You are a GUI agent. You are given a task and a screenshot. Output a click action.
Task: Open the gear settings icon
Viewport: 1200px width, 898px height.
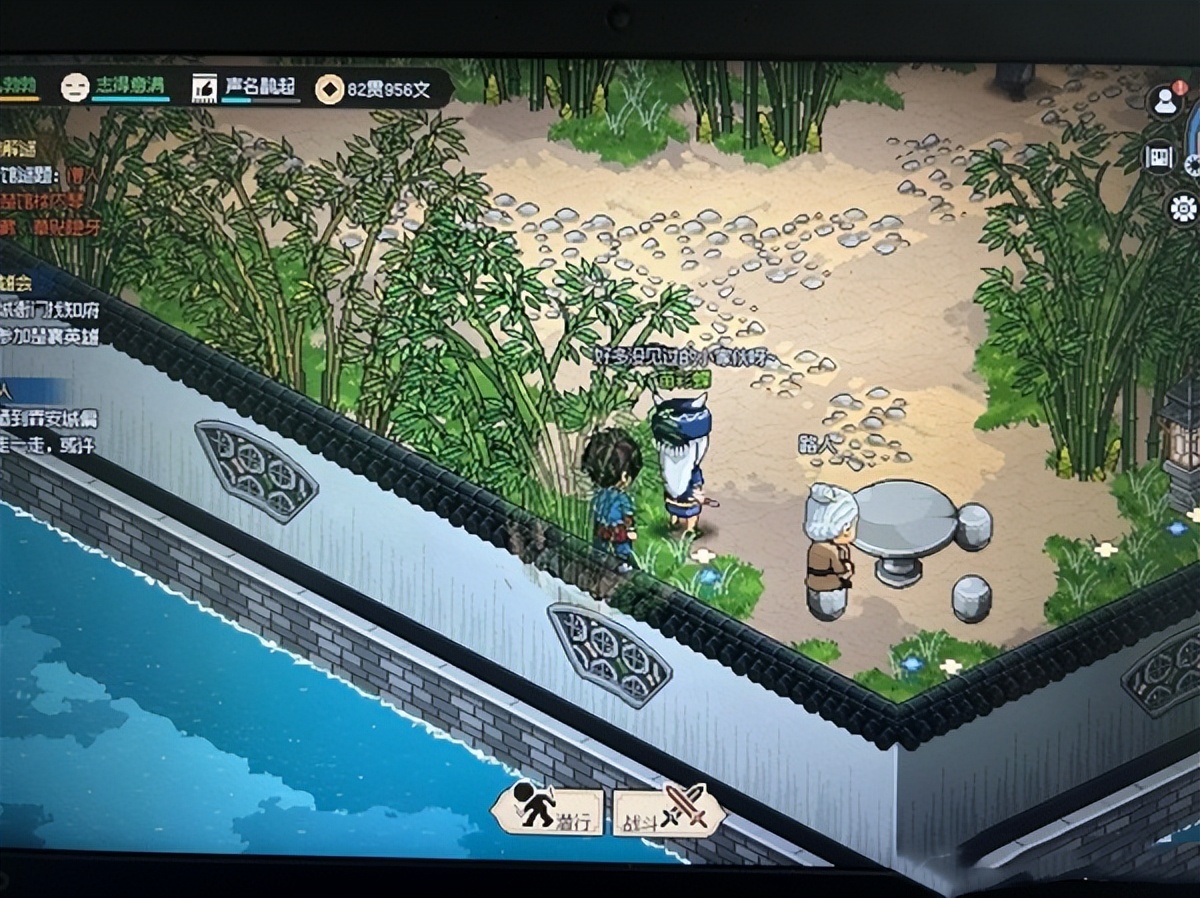pos(1182,208)
